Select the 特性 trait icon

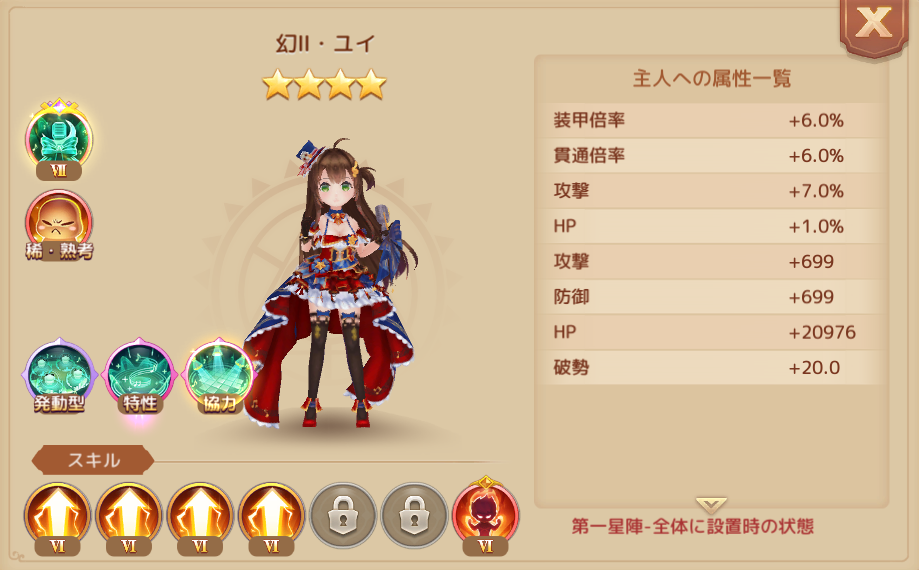coord(139,377)
